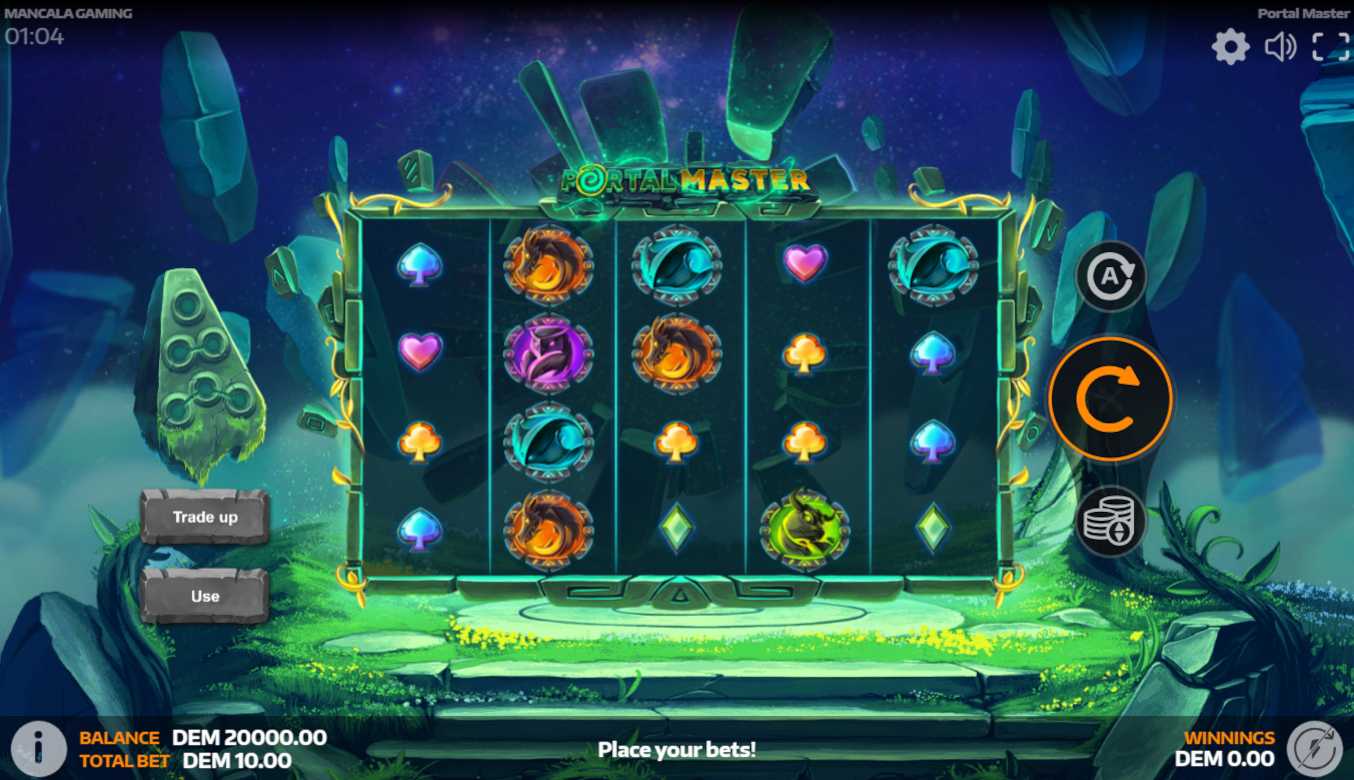Enter fullscreen mode

coord(1330,47)
